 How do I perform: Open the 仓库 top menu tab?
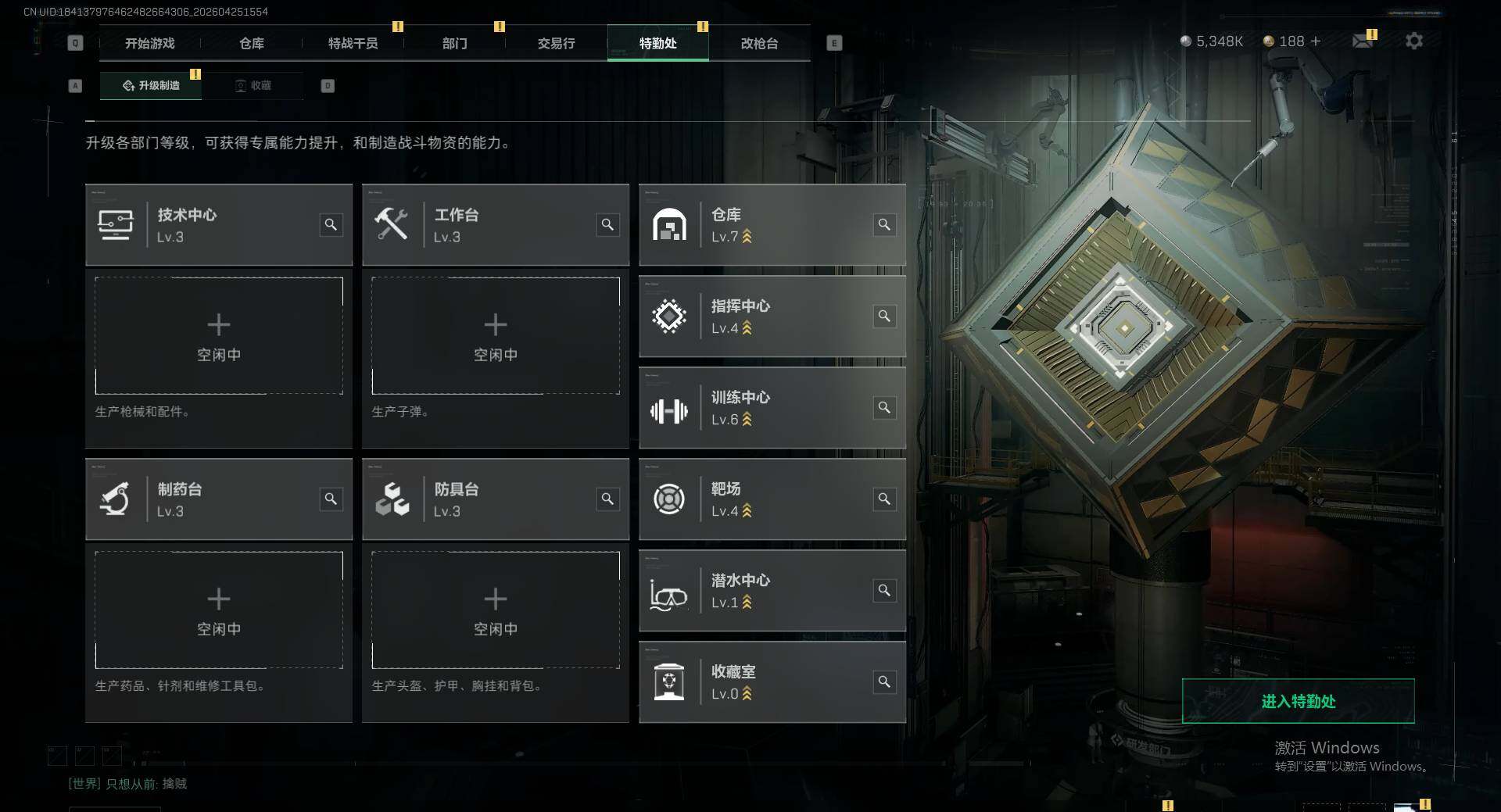click(251, 44)
